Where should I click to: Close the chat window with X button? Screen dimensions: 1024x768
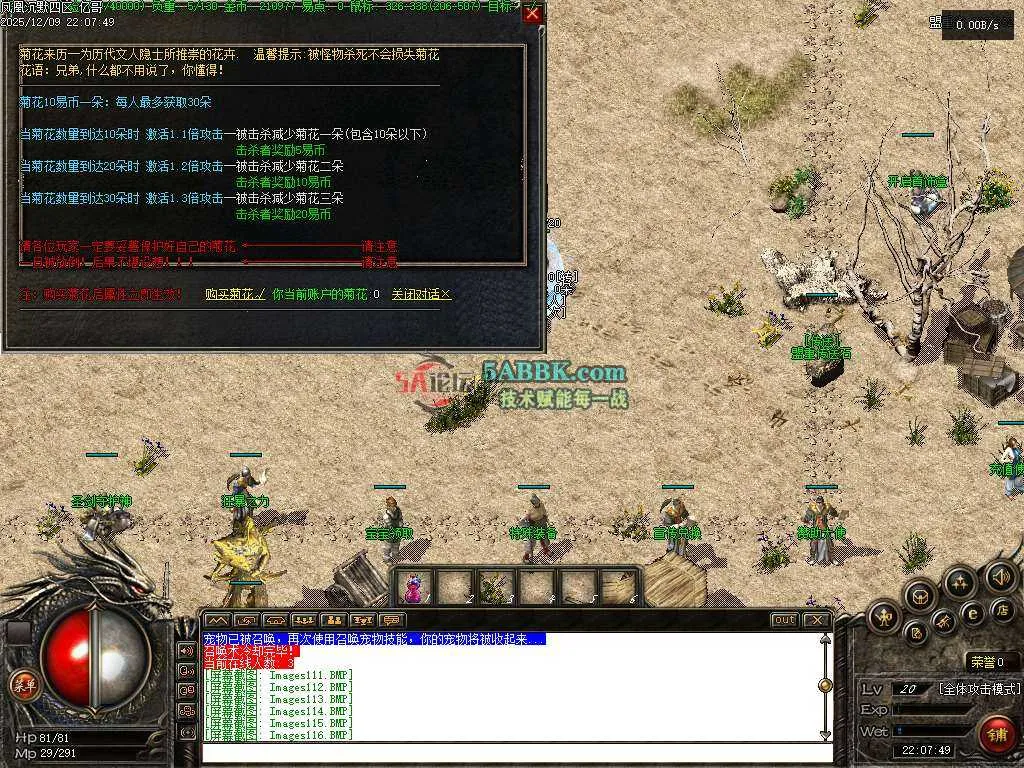coord(817,620)
